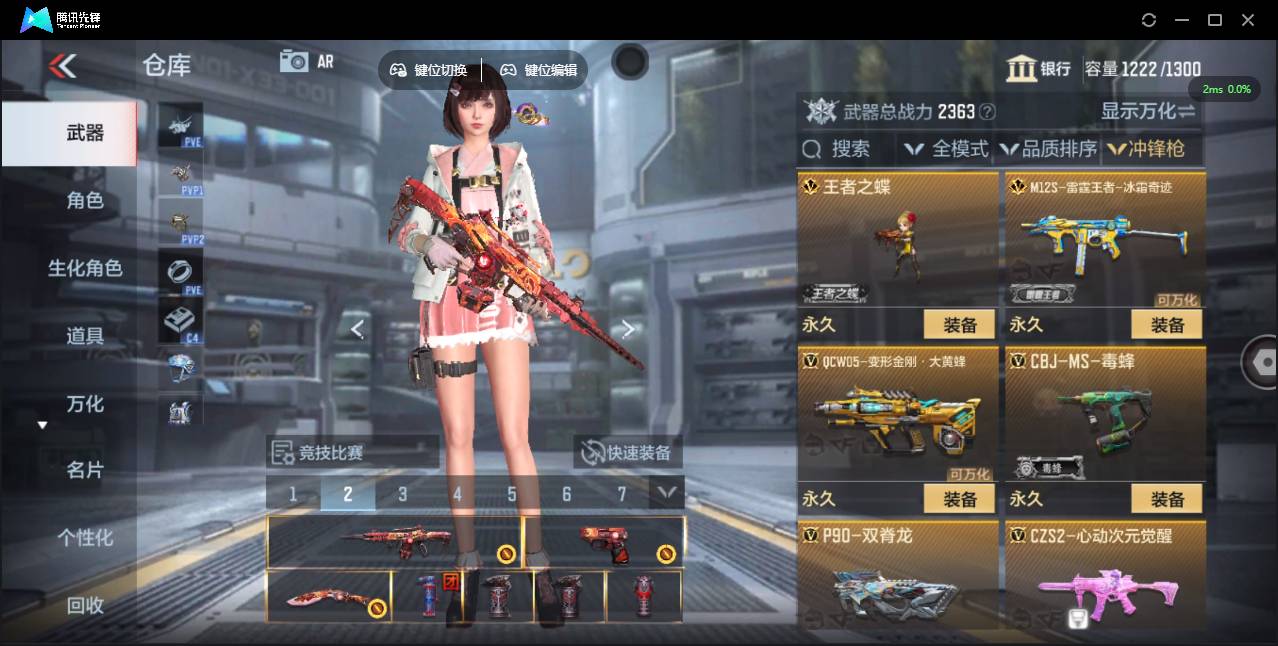Open the 银行 bank

click(x=1039, y=68)
